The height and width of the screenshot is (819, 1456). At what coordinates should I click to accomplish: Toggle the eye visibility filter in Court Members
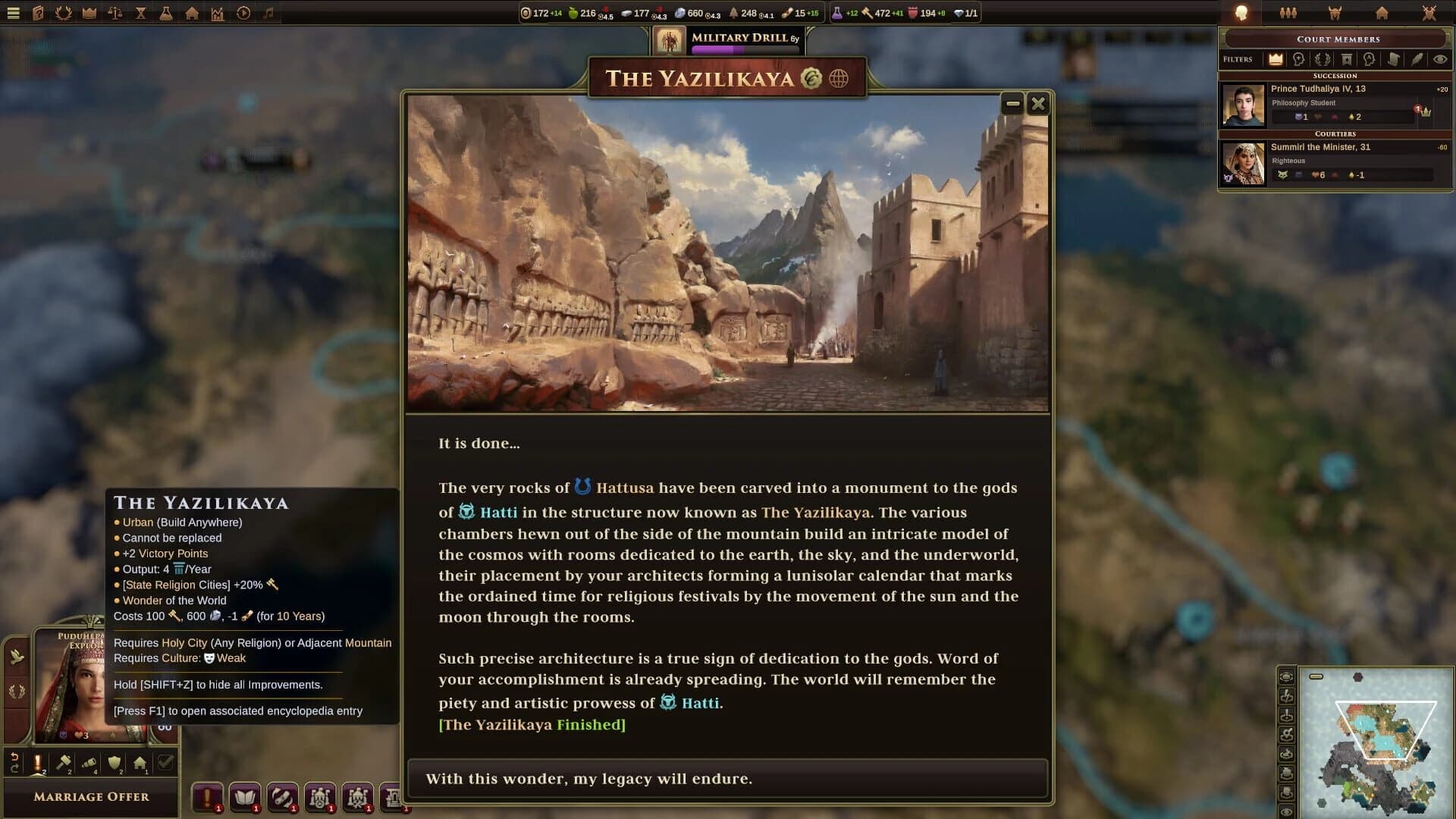pos(1440,59)
